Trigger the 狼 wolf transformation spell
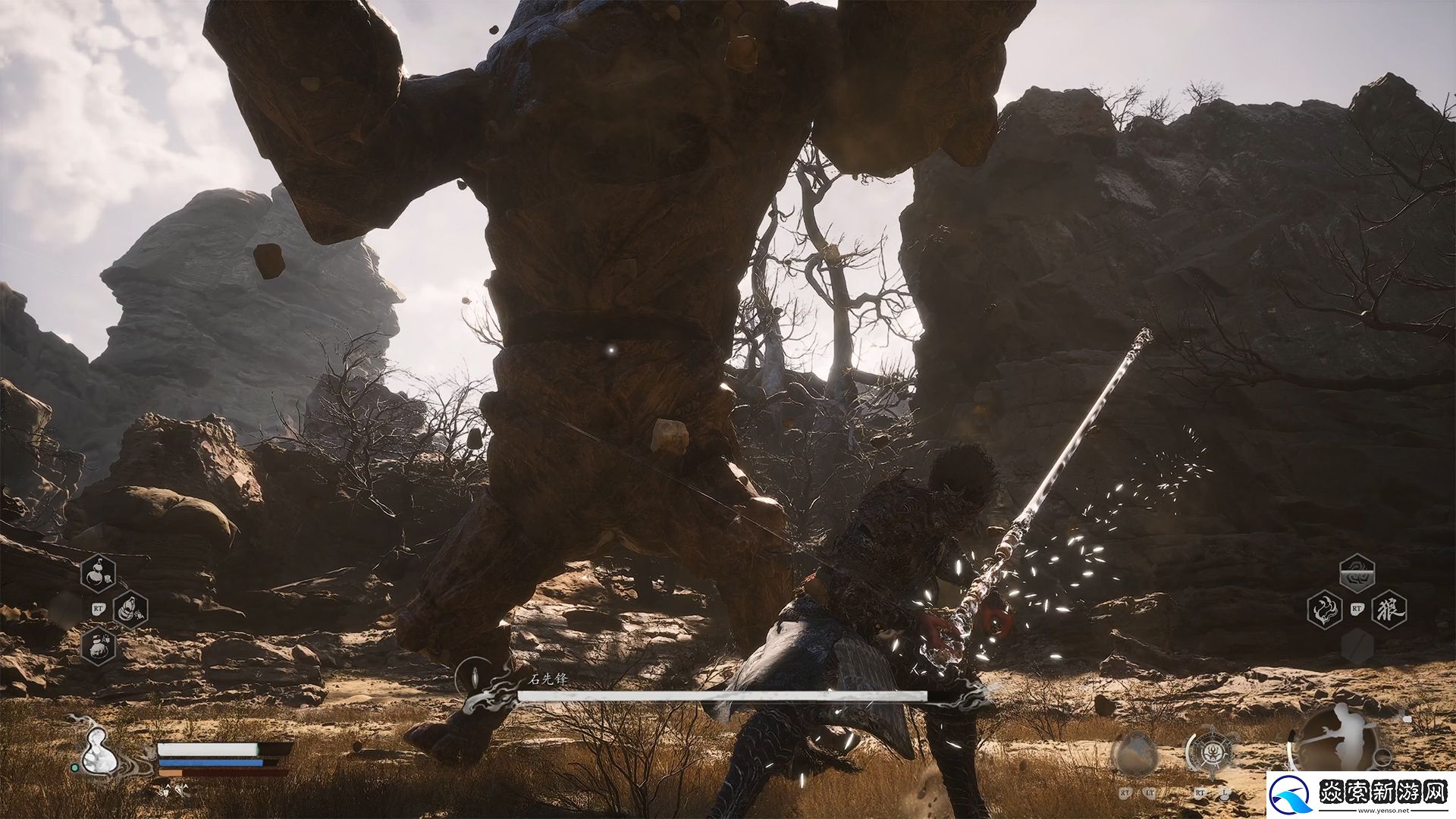This screenshot has height=819, width=1456. 1389,609
